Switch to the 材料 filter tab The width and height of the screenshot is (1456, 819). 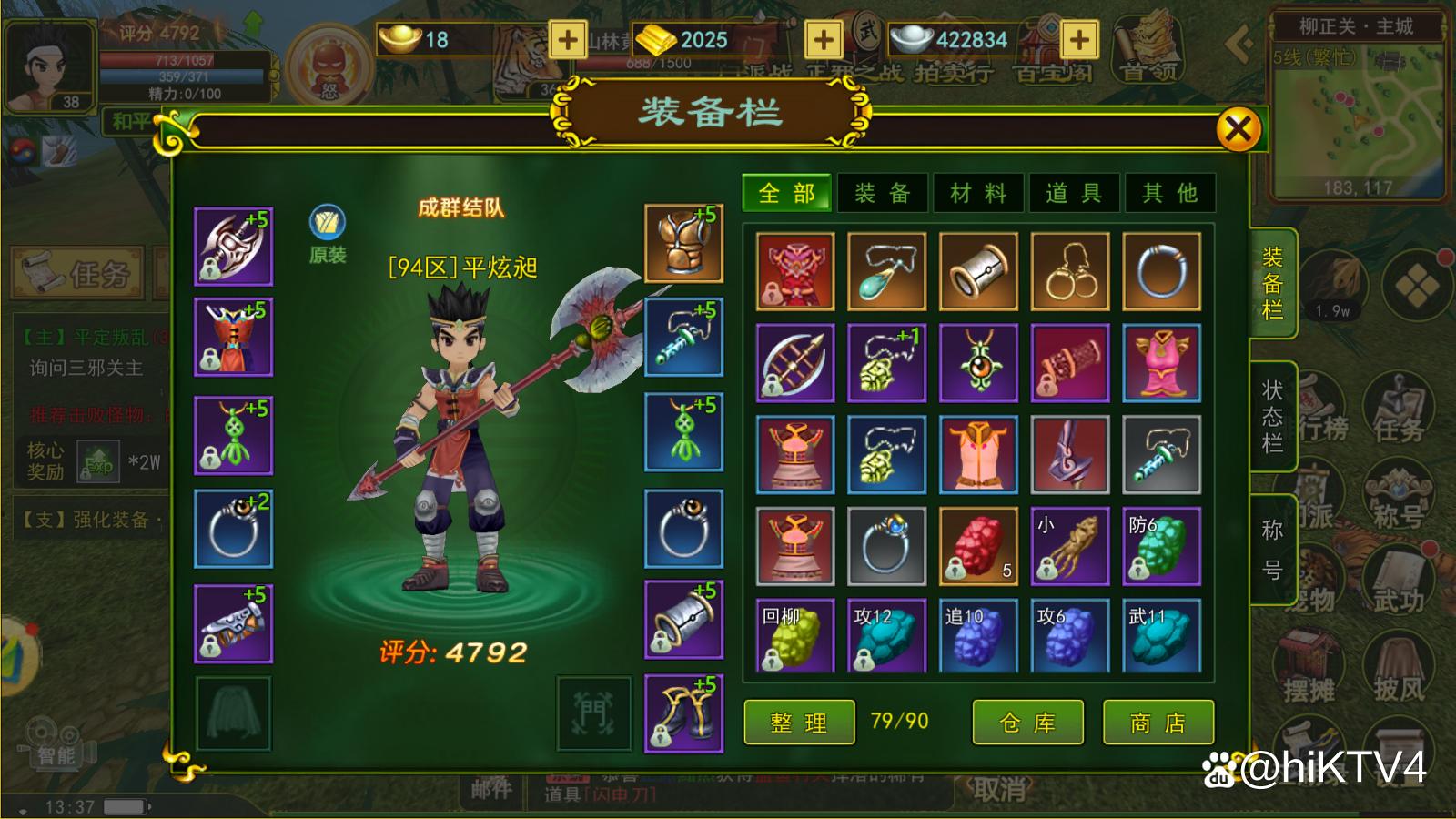click(x=978, y=193)
